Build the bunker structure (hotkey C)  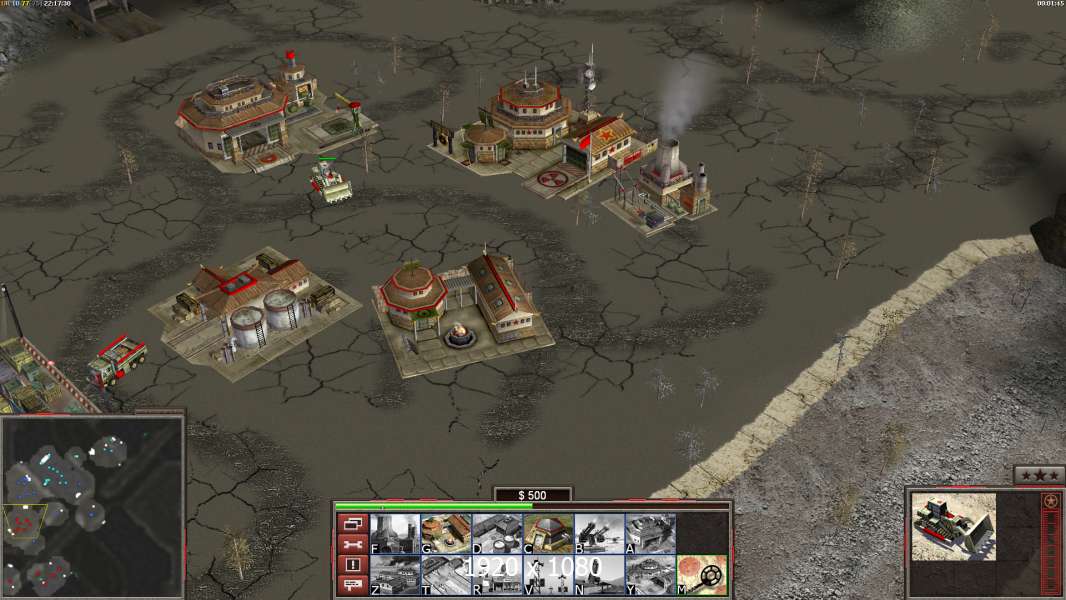pyautogui.click(x=548, y=533)
